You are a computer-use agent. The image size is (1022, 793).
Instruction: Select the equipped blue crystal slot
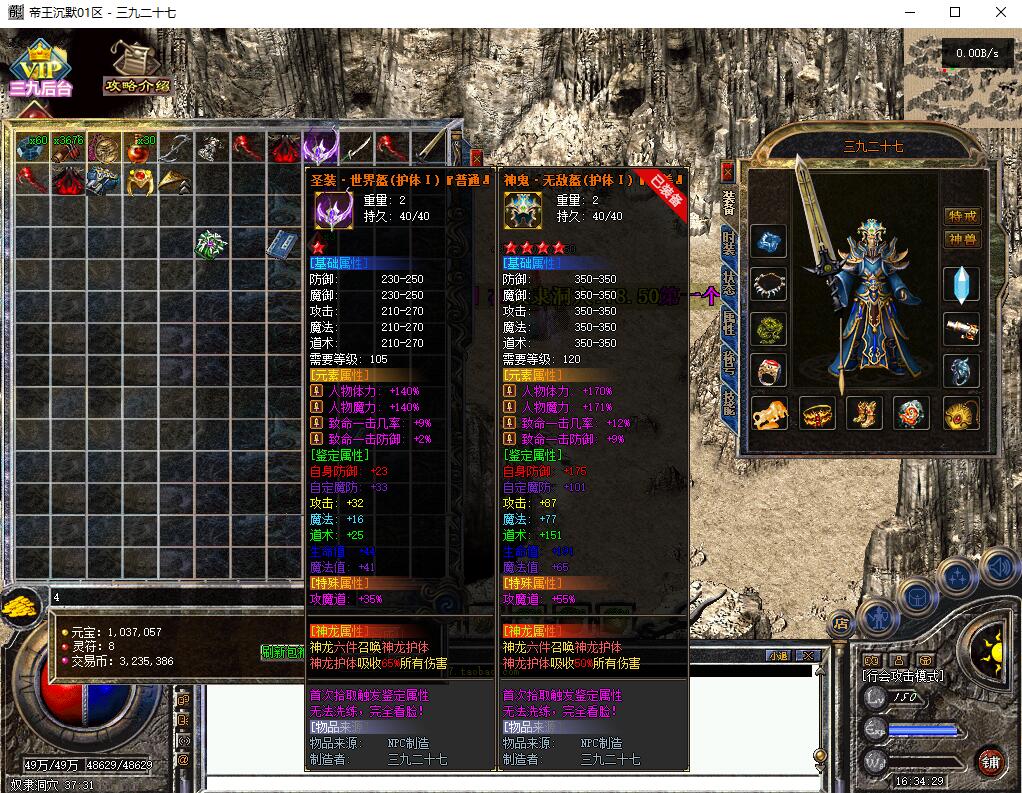click(x=962, y=285)
